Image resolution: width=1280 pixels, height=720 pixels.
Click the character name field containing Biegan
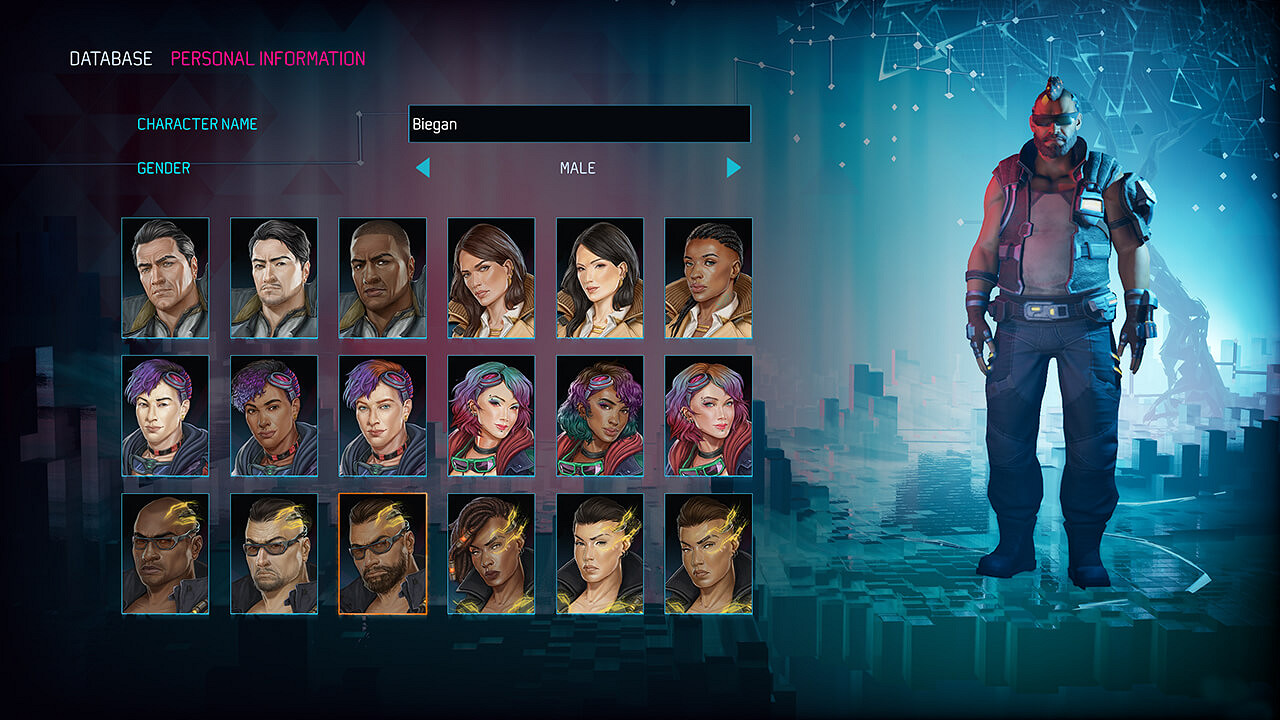579,125
